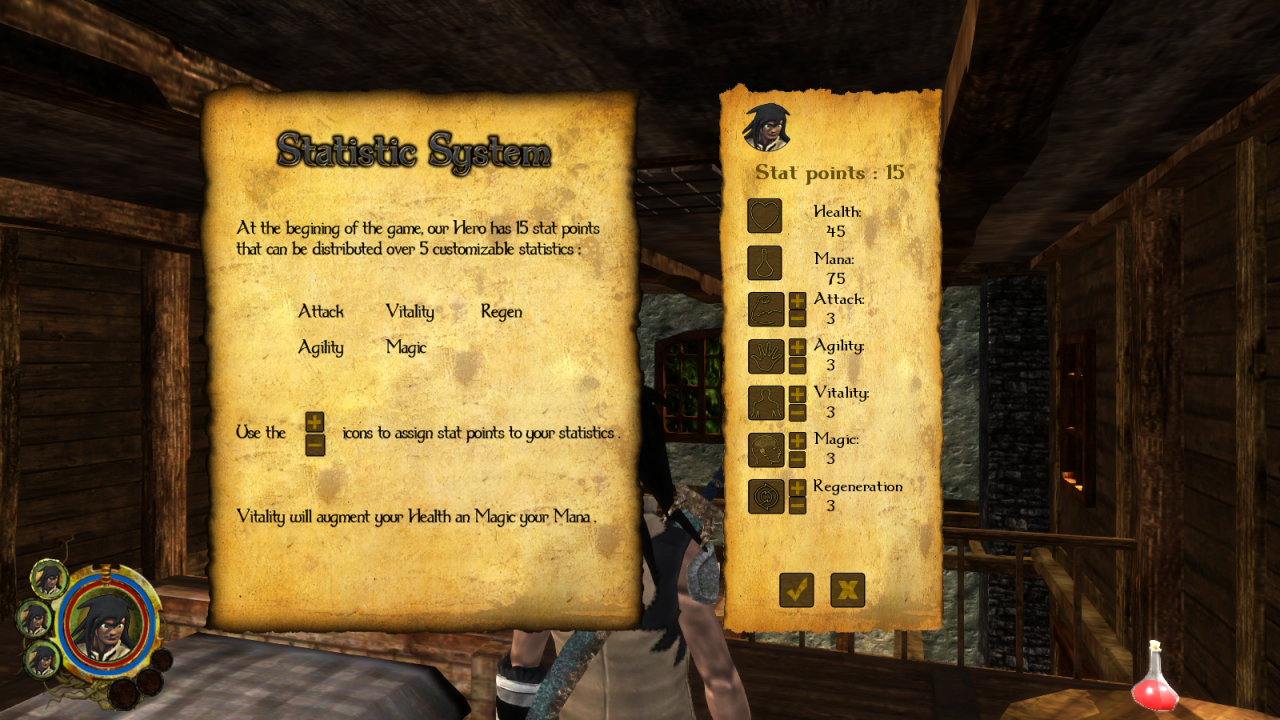Decrease Attack with its minus button
Viewport: 1280px width, 720px height.
pos(797,318)
